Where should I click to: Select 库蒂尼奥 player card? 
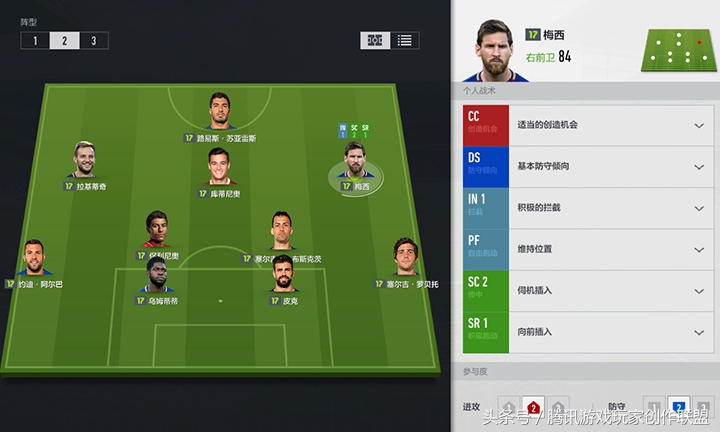[219, 168]
